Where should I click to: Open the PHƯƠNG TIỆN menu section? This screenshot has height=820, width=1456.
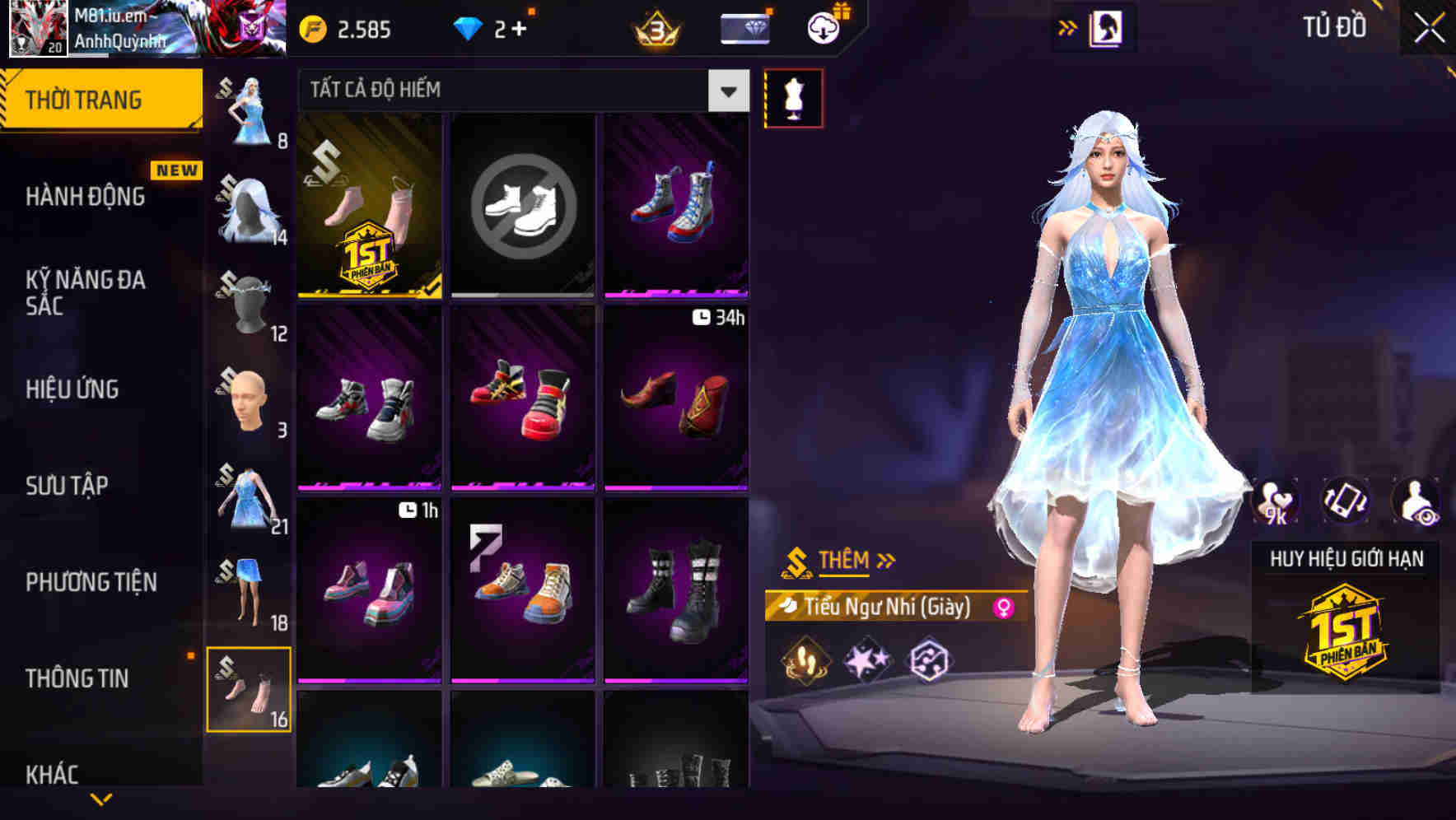coord(91,582)
